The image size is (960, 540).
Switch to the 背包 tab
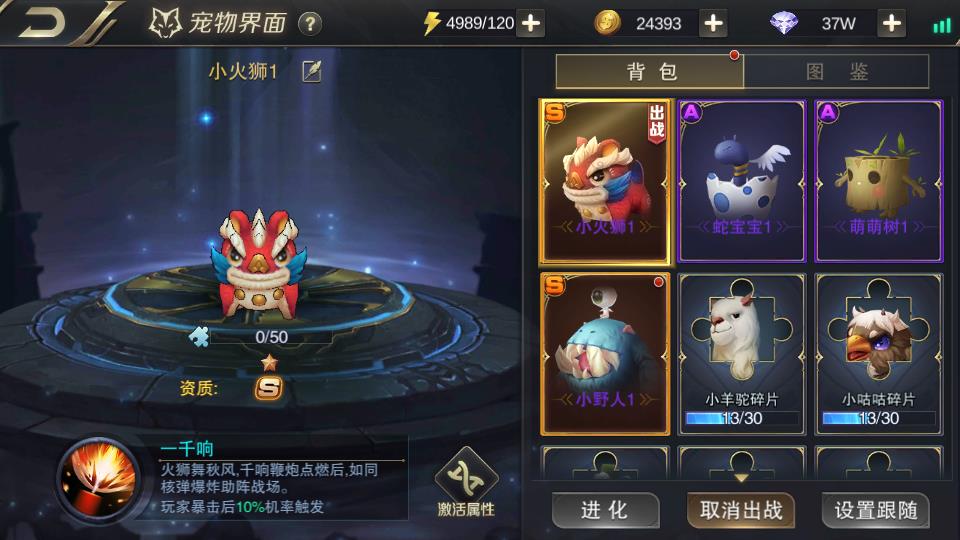pyautogui.click(x=650, y=71)
